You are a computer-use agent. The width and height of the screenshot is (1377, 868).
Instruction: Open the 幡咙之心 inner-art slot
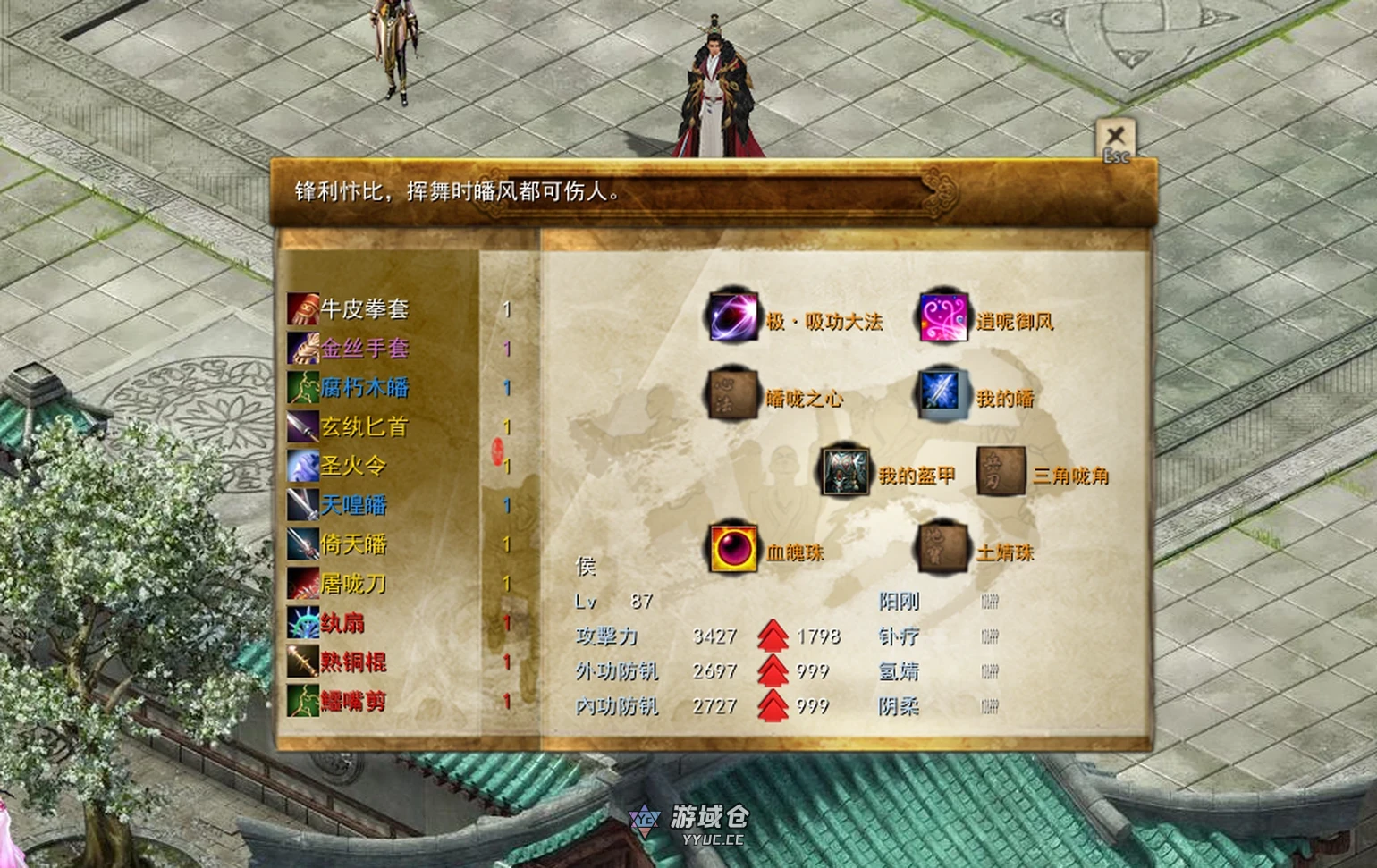[x=732, y=393]
